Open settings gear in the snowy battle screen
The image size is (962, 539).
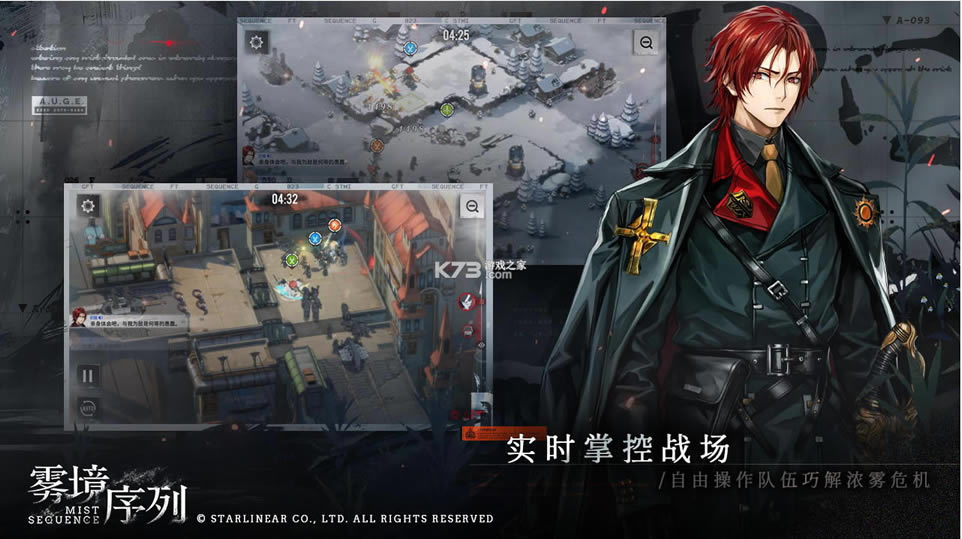tap(258, 43)
